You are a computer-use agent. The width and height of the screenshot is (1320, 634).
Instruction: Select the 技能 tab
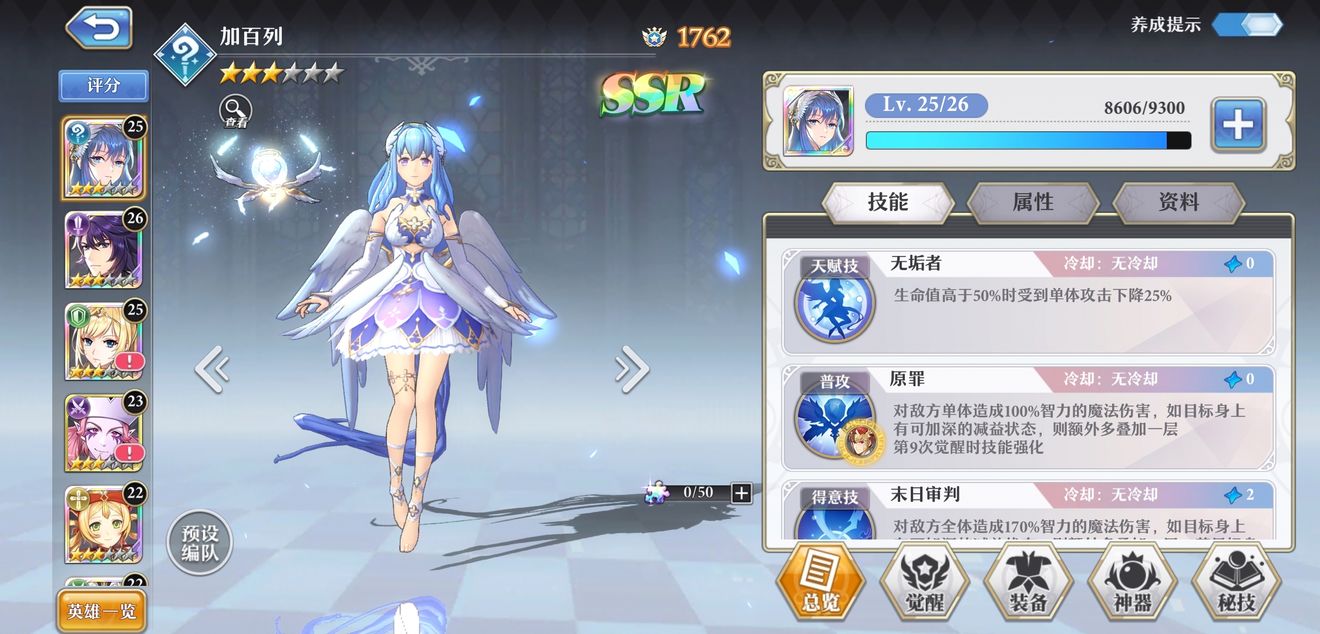pos(887,202)
